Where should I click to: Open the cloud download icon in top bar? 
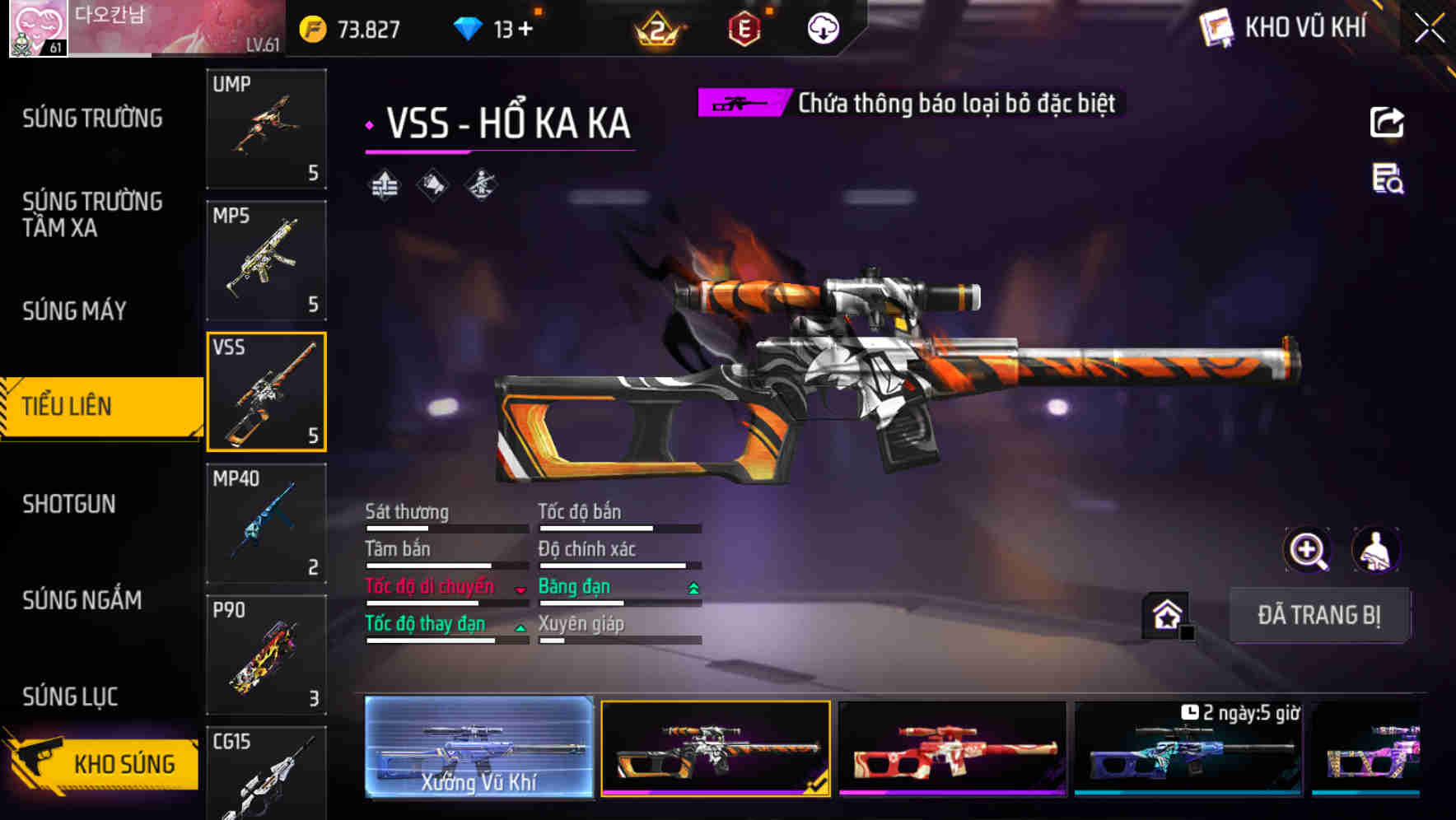click(823, 29)
